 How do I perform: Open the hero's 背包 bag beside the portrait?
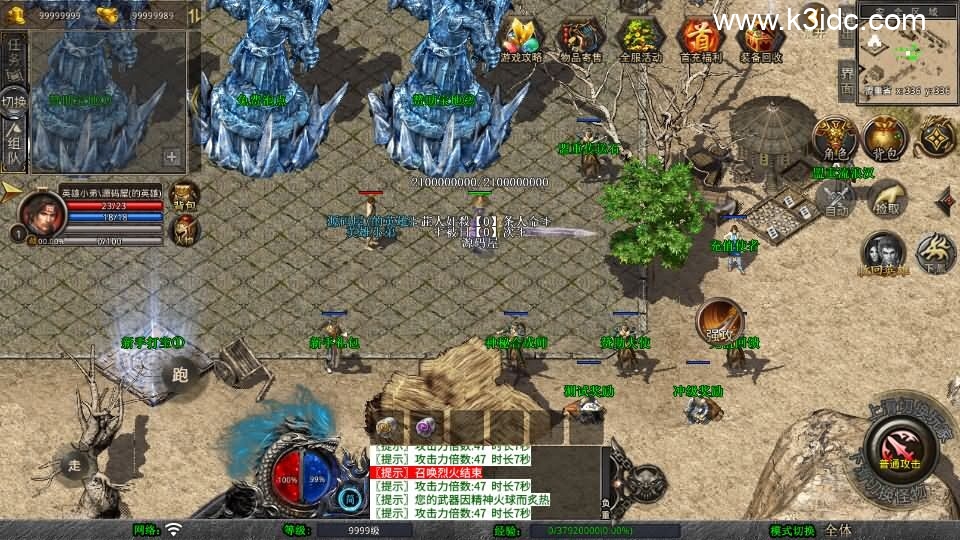tap(185, 197)
